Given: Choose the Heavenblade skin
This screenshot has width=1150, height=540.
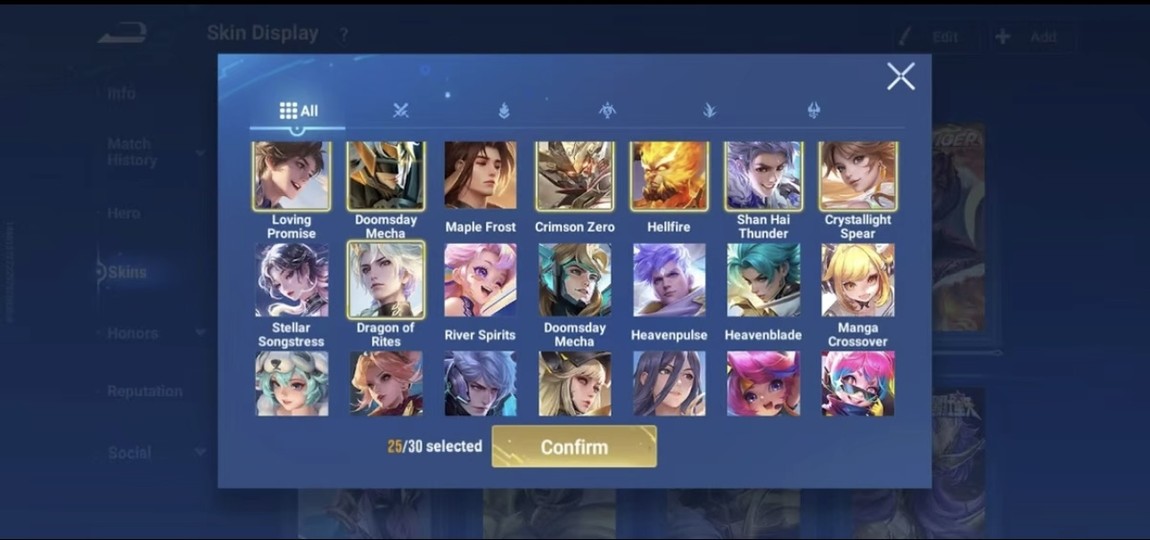Looking at the screenshot, I should (763, 281).
